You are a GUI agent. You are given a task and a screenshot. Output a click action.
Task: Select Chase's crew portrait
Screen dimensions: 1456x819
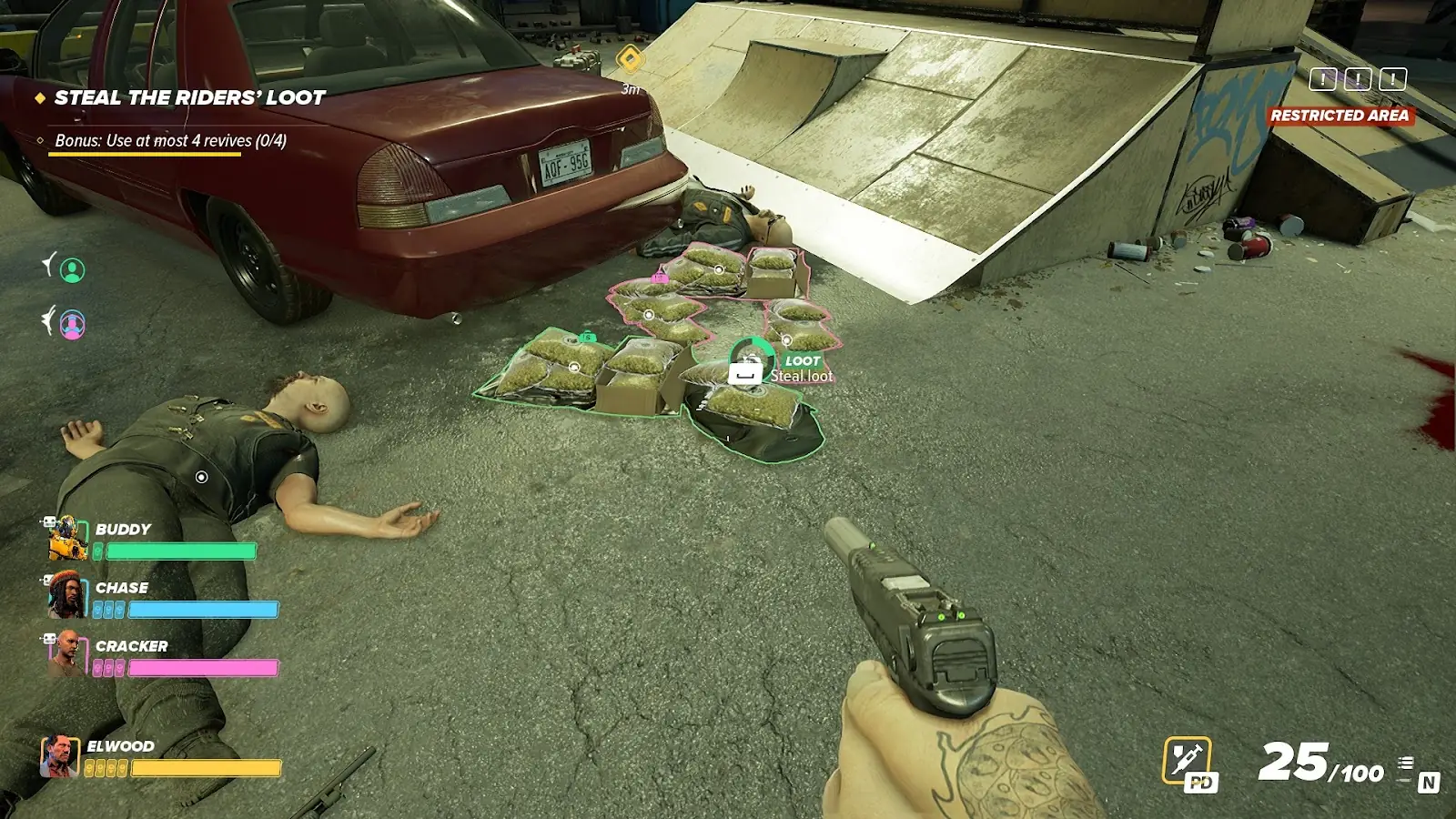pos(67,595)
